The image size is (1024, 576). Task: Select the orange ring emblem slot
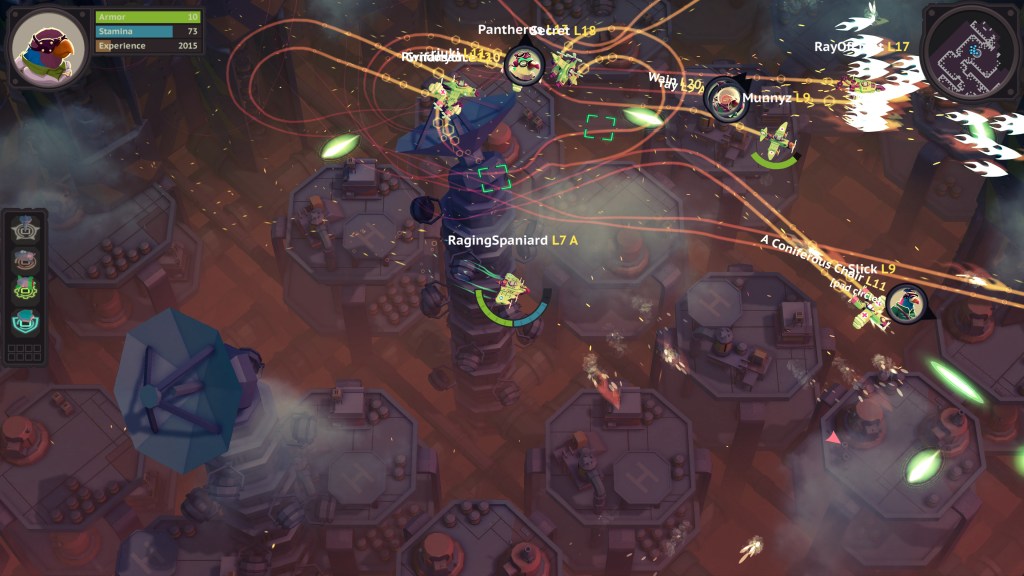[x=25, y=259]
